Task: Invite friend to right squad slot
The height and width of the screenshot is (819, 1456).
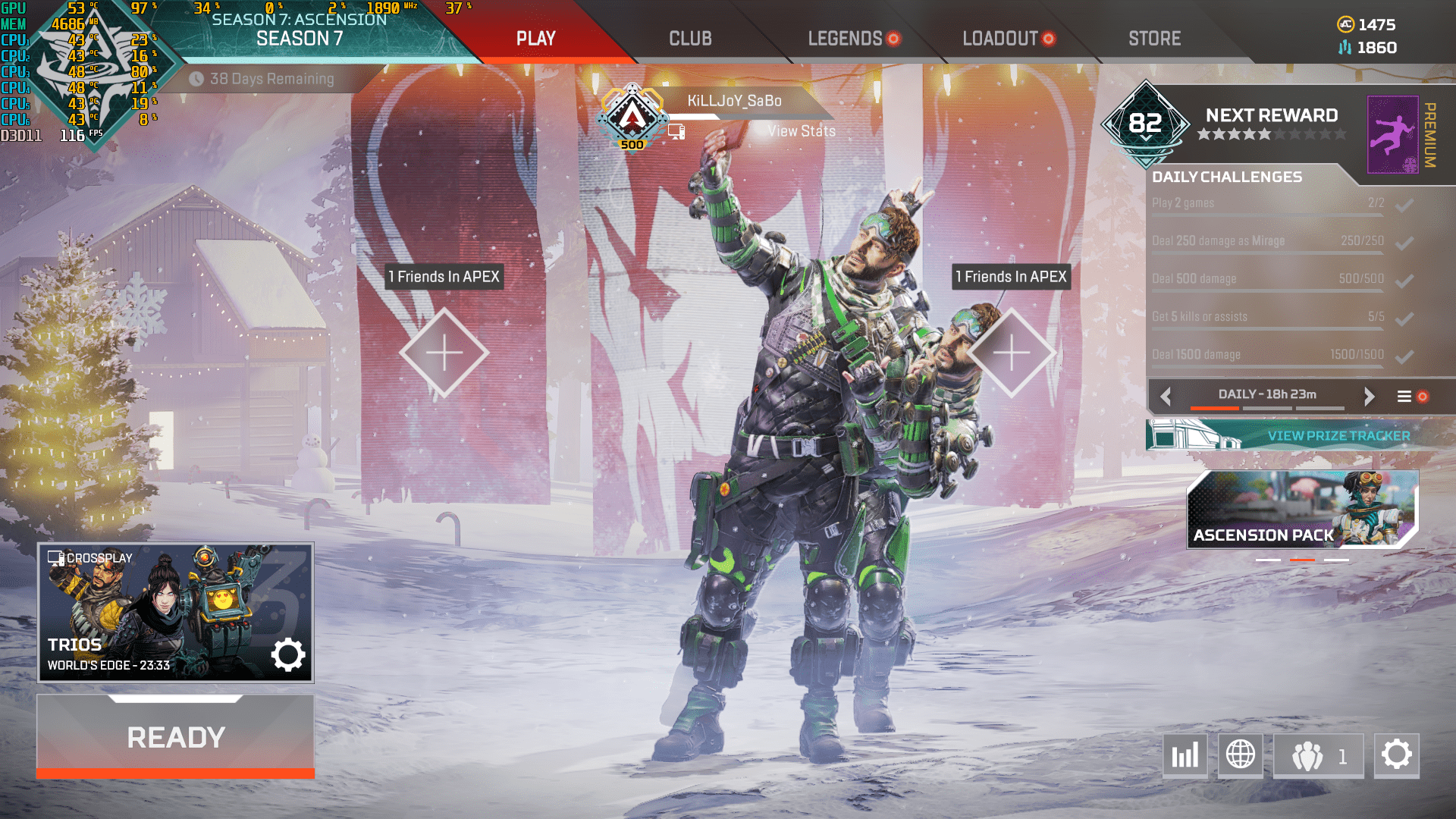Action: [1012, 353]
